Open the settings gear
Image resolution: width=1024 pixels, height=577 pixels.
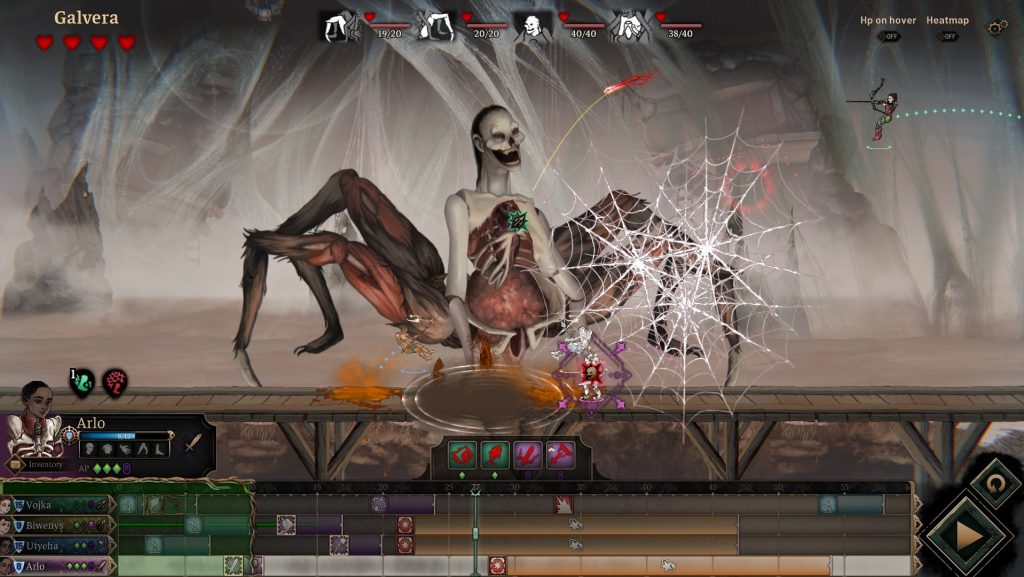[x=996, y=28]
